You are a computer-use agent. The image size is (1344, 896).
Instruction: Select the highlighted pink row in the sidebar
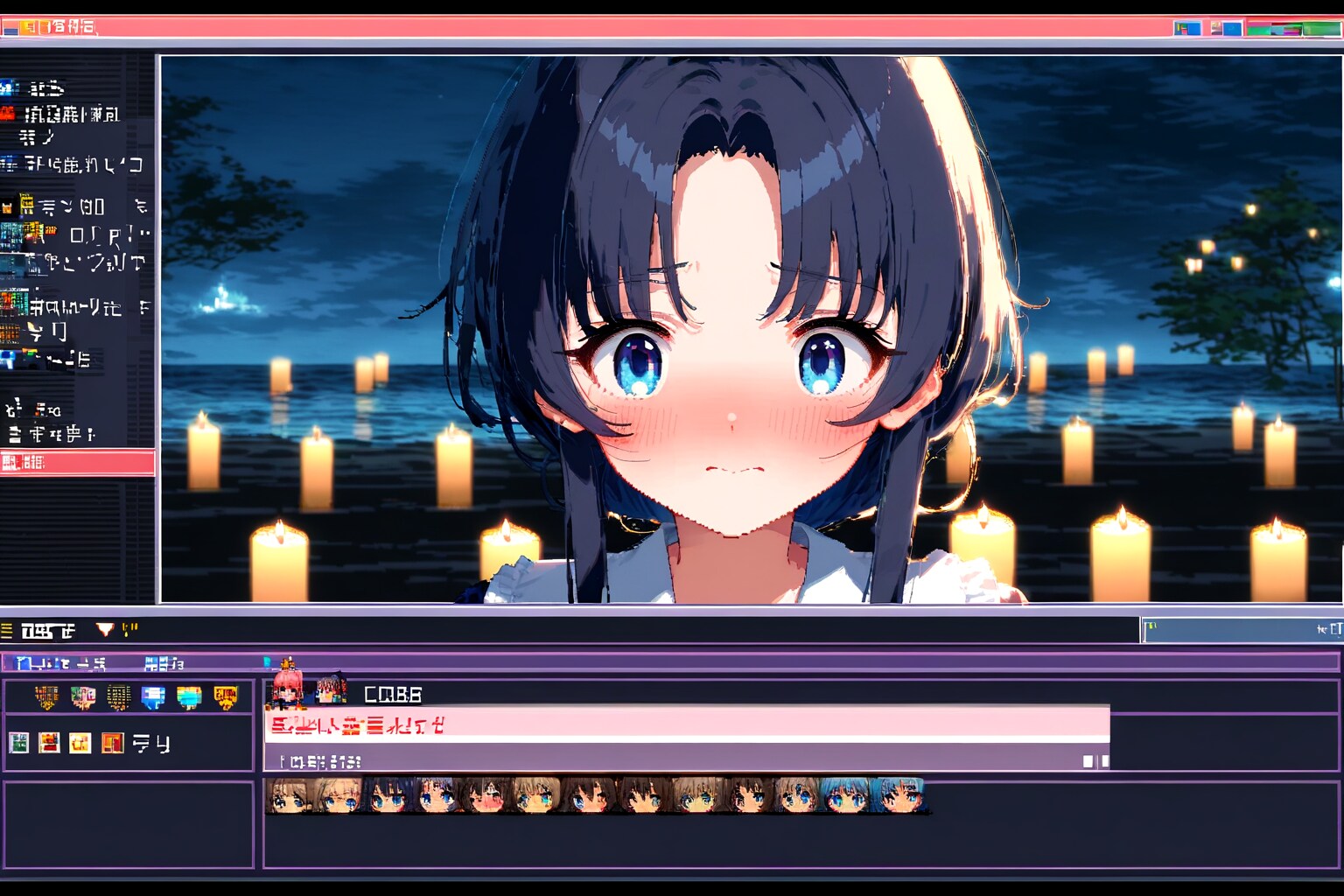coord(77,462)
